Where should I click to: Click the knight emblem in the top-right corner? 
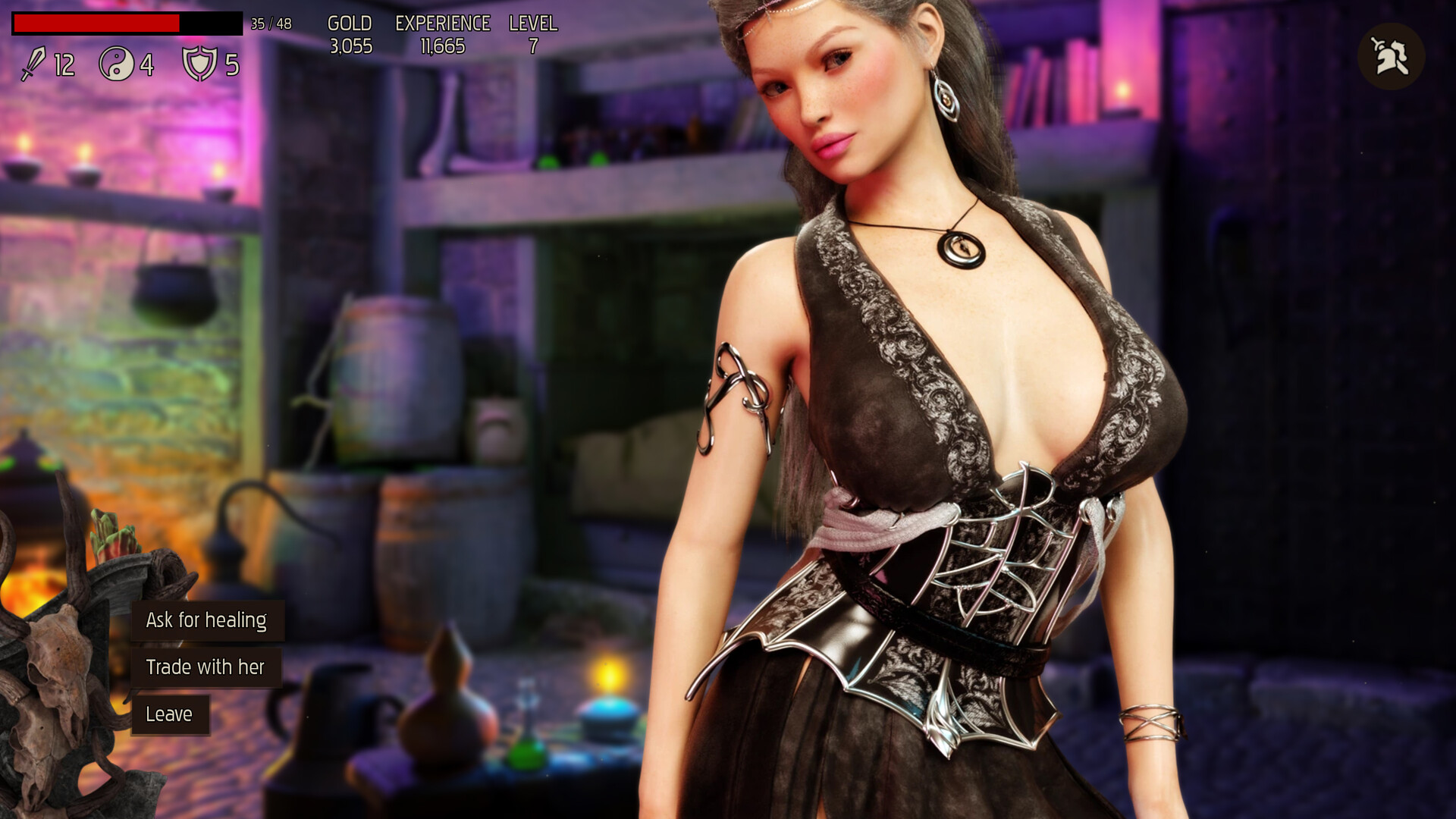[1392, 55]
